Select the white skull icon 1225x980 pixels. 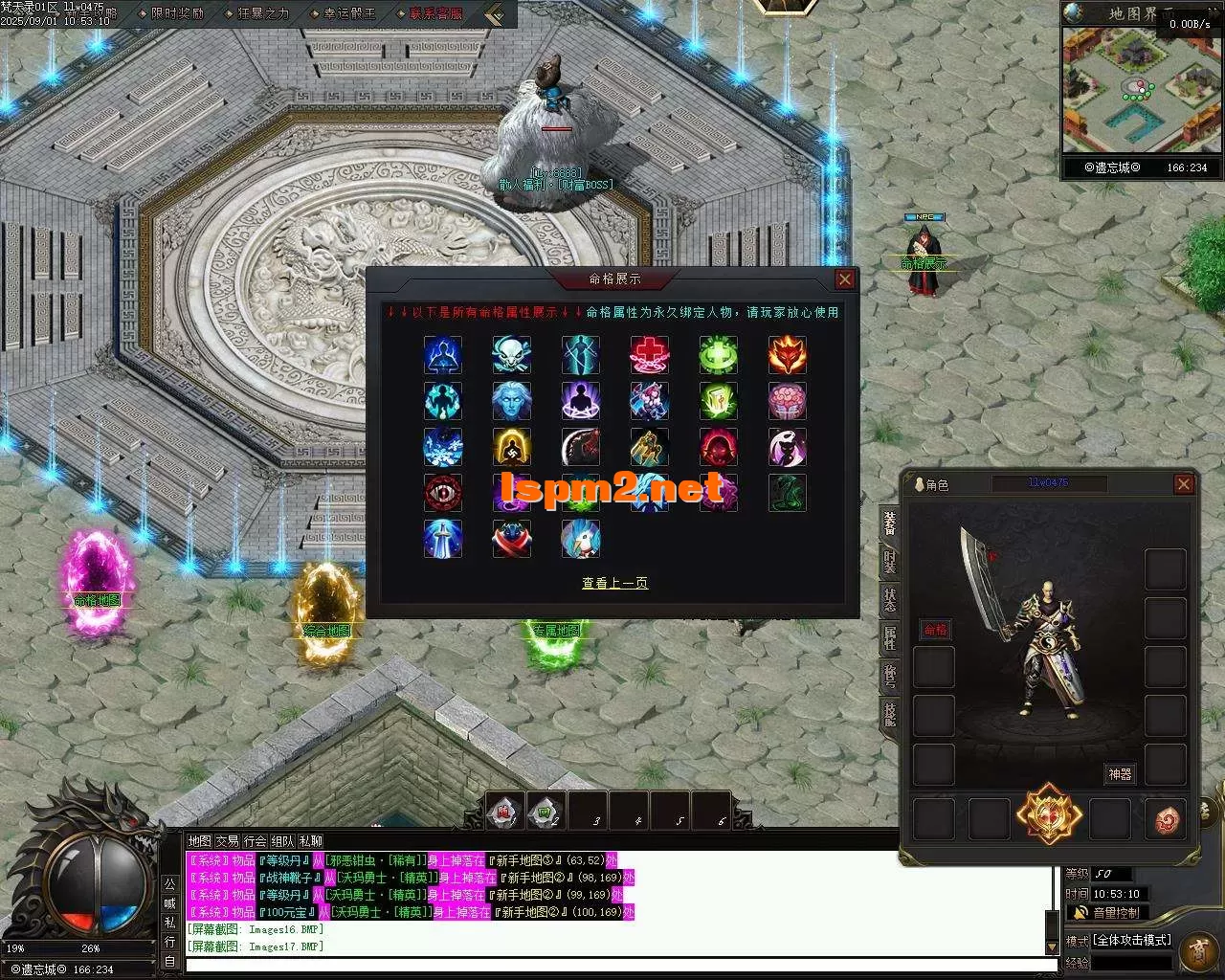click(511, 355)
